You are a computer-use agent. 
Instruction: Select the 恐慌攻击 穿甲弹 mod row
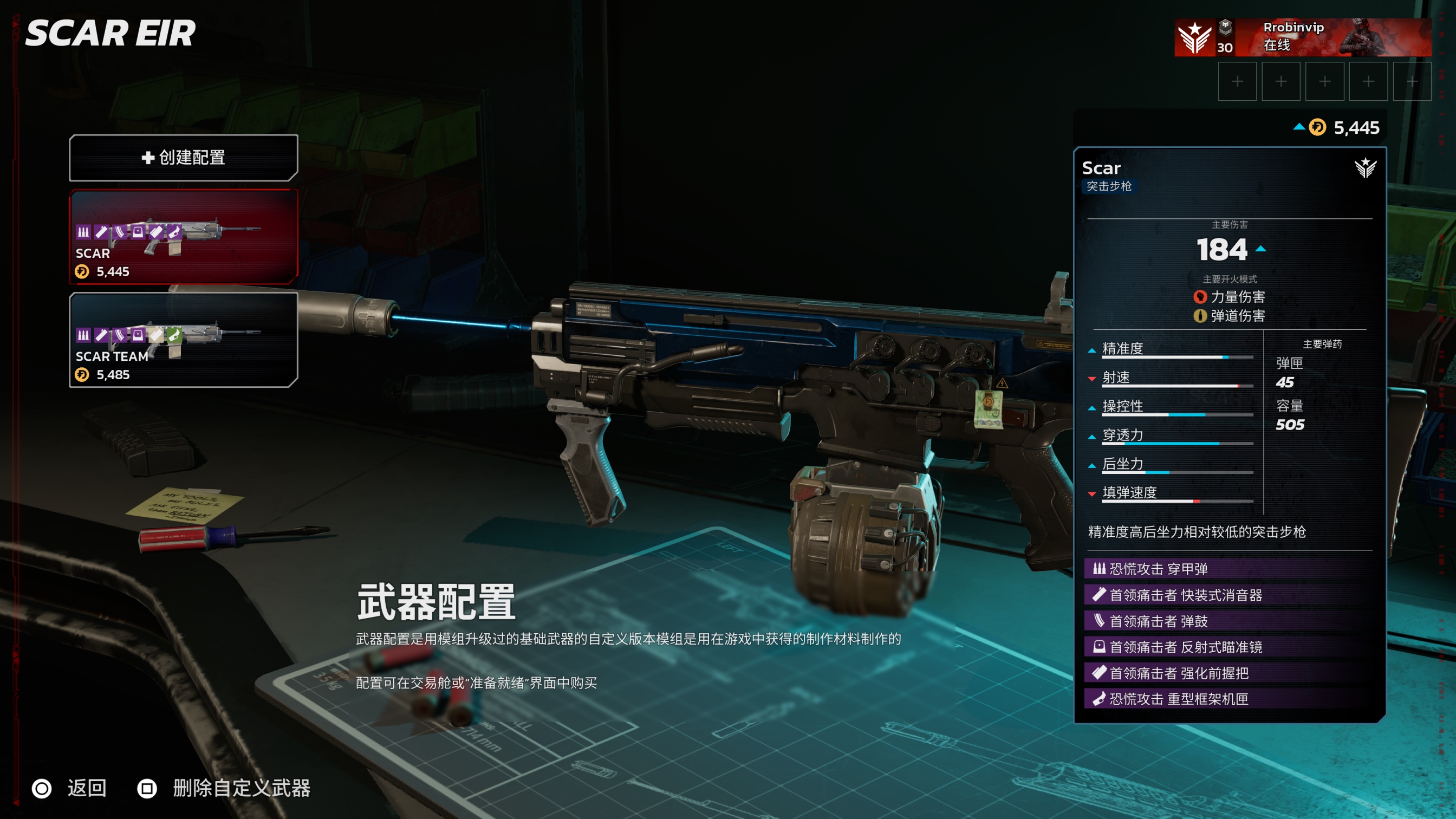(1230, 569)
